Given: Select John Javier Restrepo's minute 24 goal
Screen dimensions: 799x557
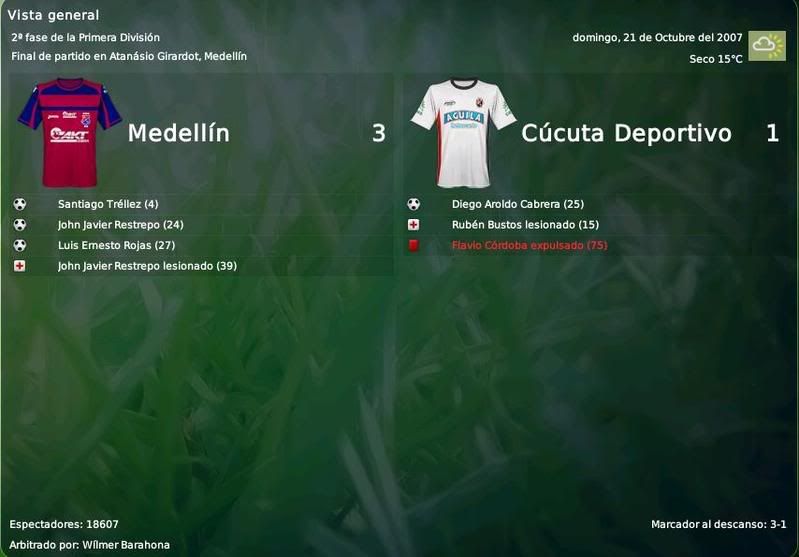Looking at the screenshot, I should (120, 225).
